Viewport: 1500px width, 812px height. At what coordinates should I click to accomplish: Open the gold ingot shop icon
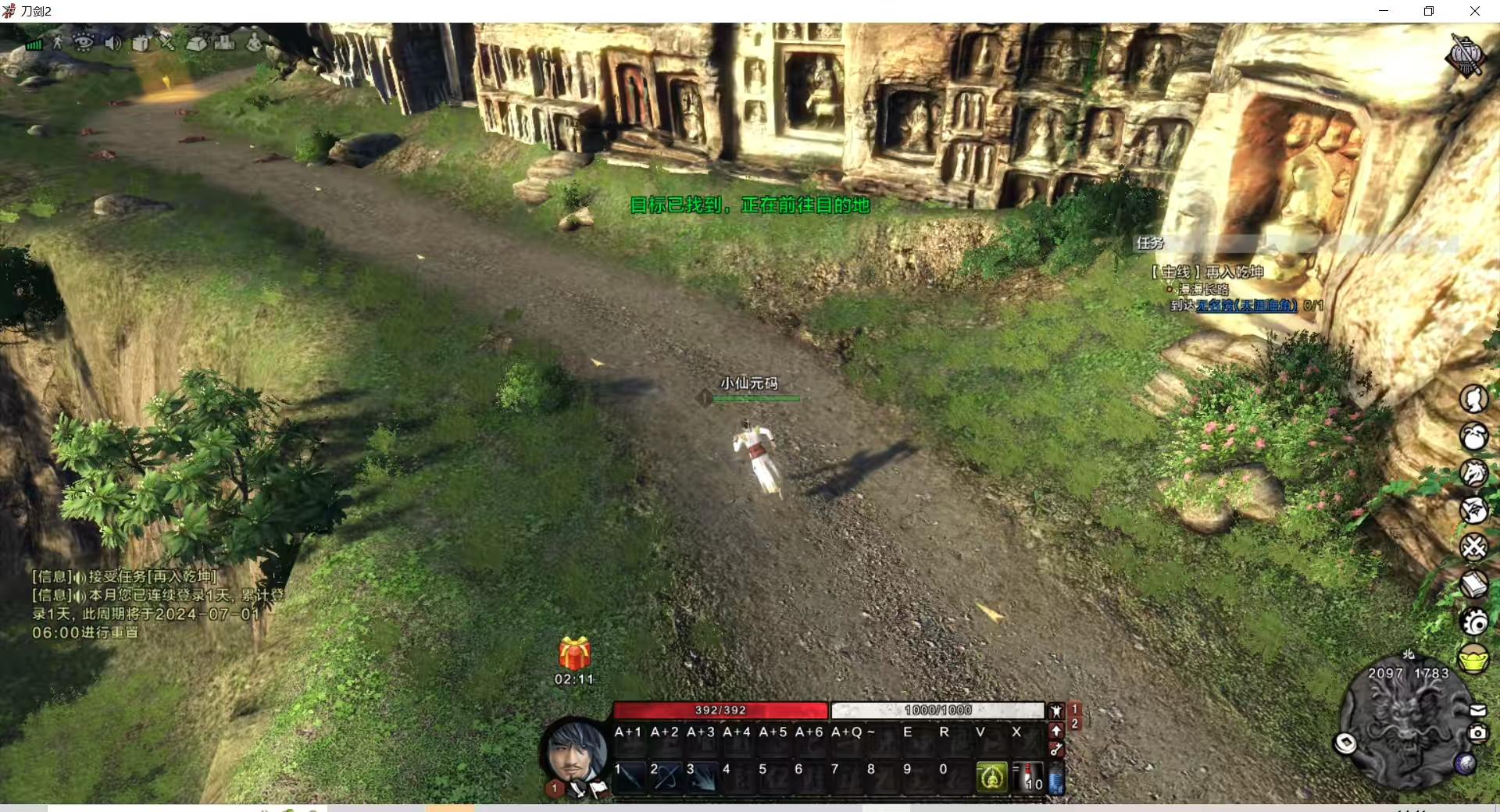pyautogui.click(x=1473, y=660)
